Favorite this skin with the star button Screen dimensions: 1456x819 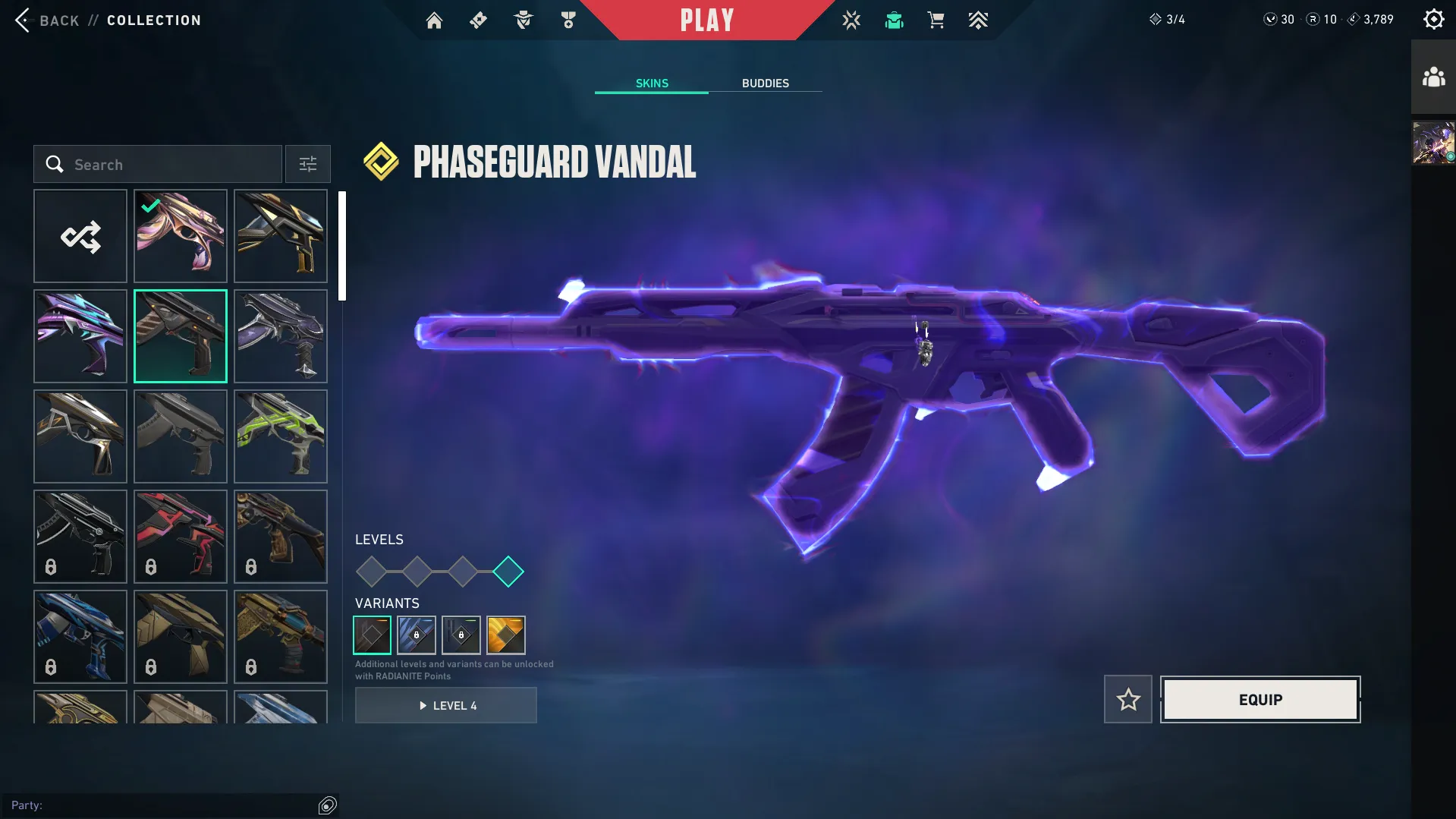click(x=1128, y=700)
